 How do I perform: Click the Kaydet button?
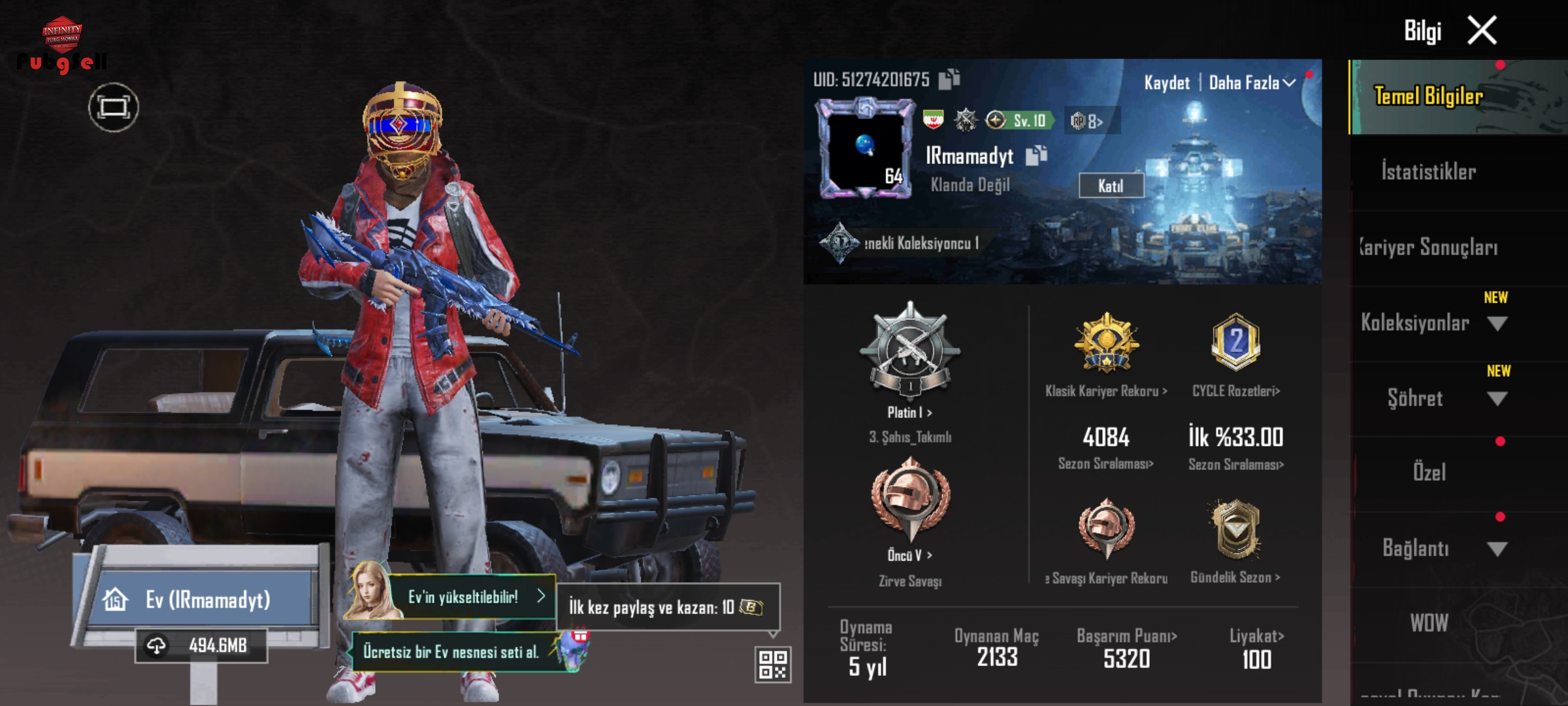(1166, 83)
